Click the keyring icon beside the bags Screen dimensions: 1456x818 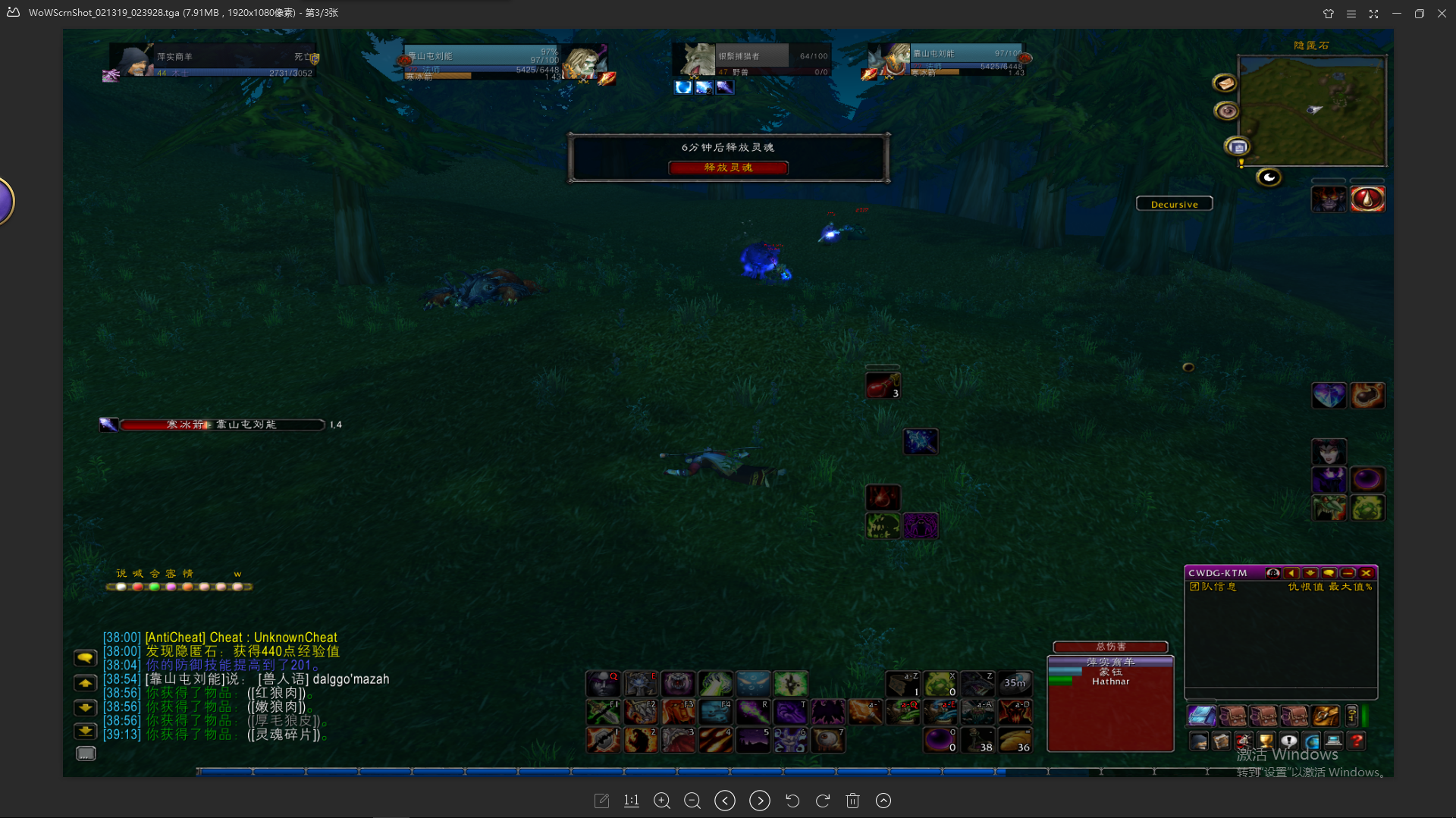[x=1351, y=716]
